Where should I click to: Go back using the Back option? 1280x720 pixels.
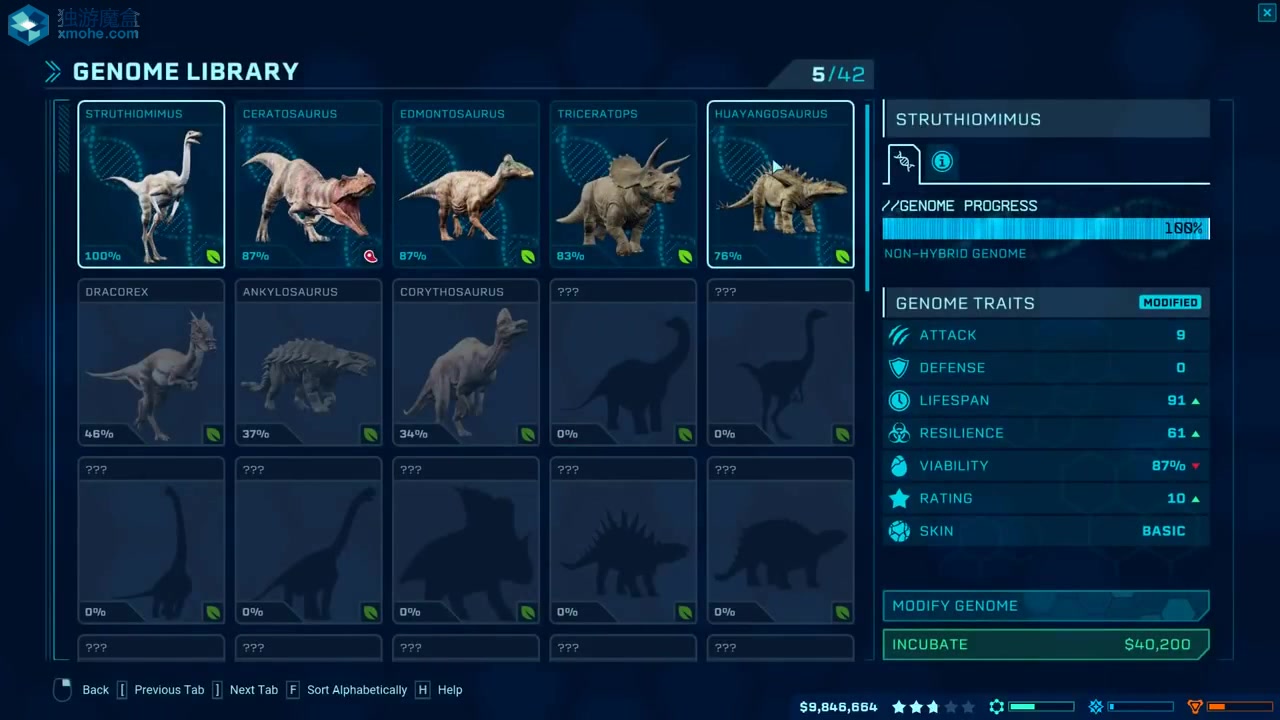(x=95, y=690)
